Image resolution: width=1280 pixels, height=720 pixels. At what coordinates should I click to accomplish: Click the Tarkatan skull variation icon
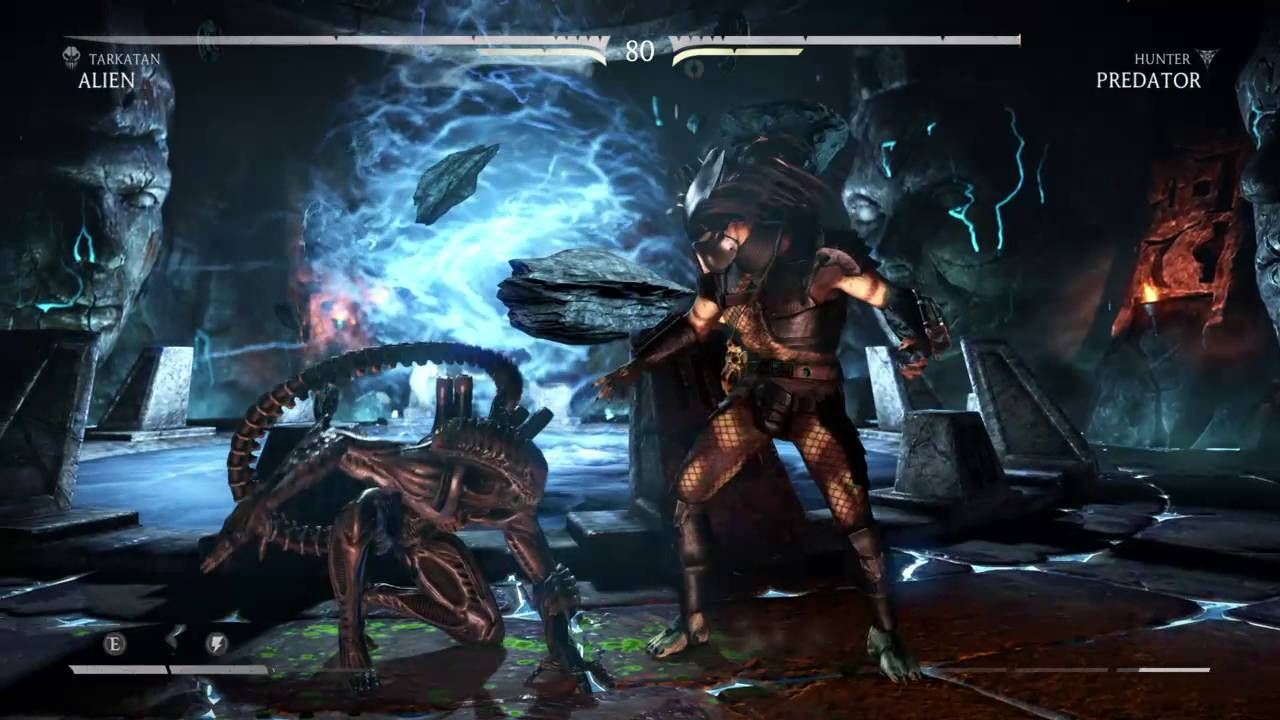71,58
